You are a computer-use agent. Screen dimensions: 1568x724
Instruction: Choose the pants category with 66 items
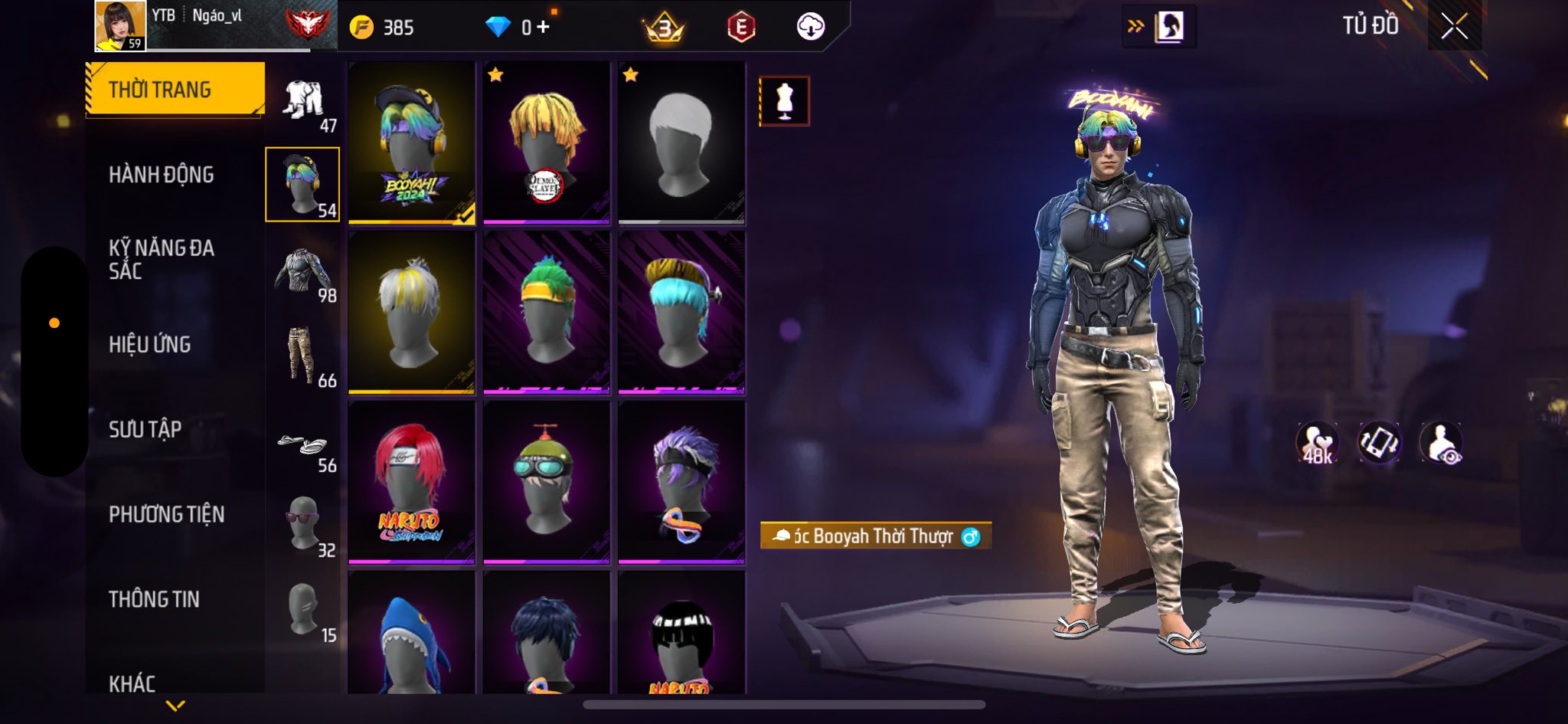point(304,356)
